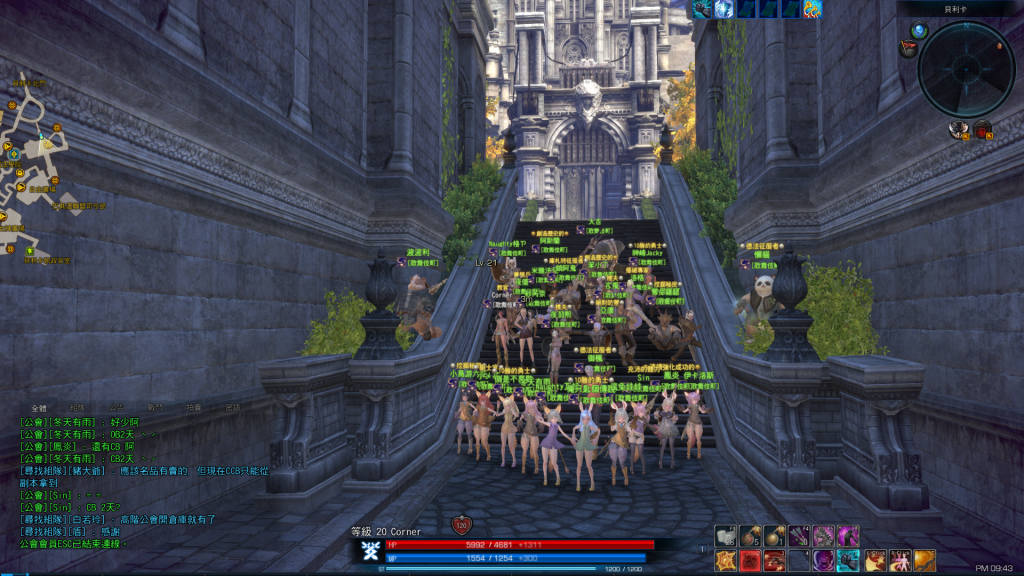1024x576 pixels.
Task: Show the 戰鬥 chat tab
Action: 155,408
